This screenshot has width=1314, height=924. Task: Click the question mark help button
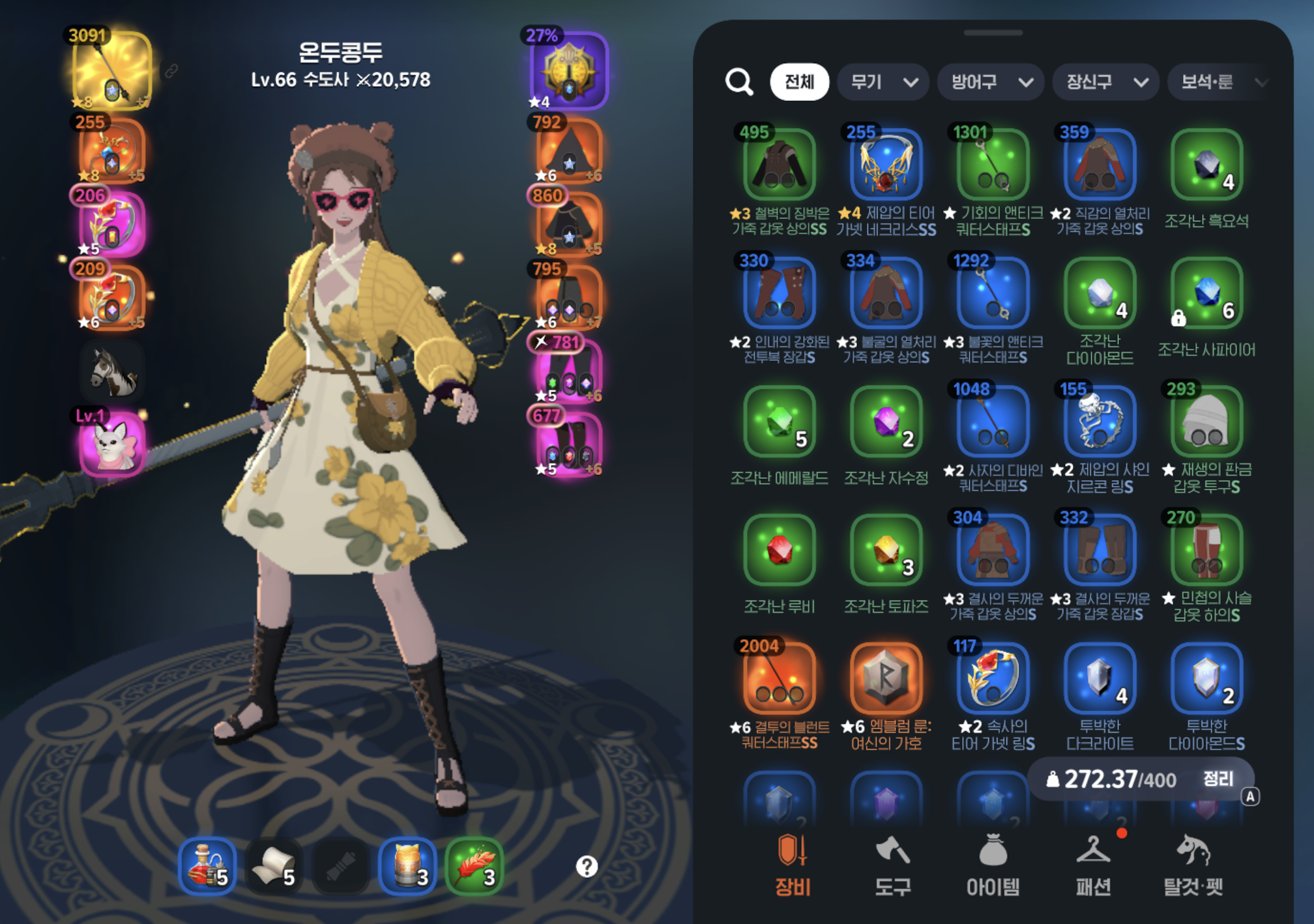point(587,867)
